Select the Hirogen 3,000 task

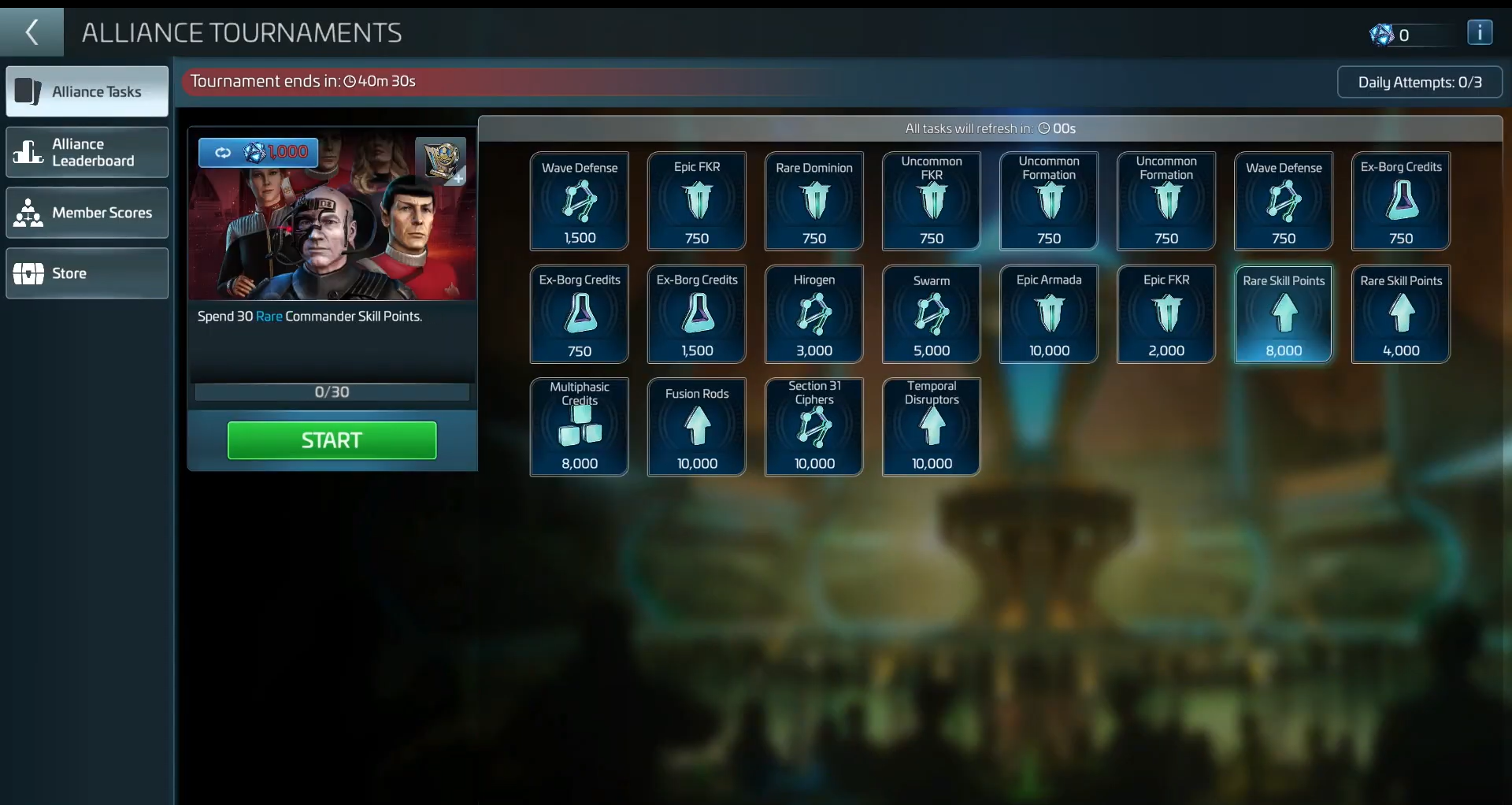[x=813, y=313]
